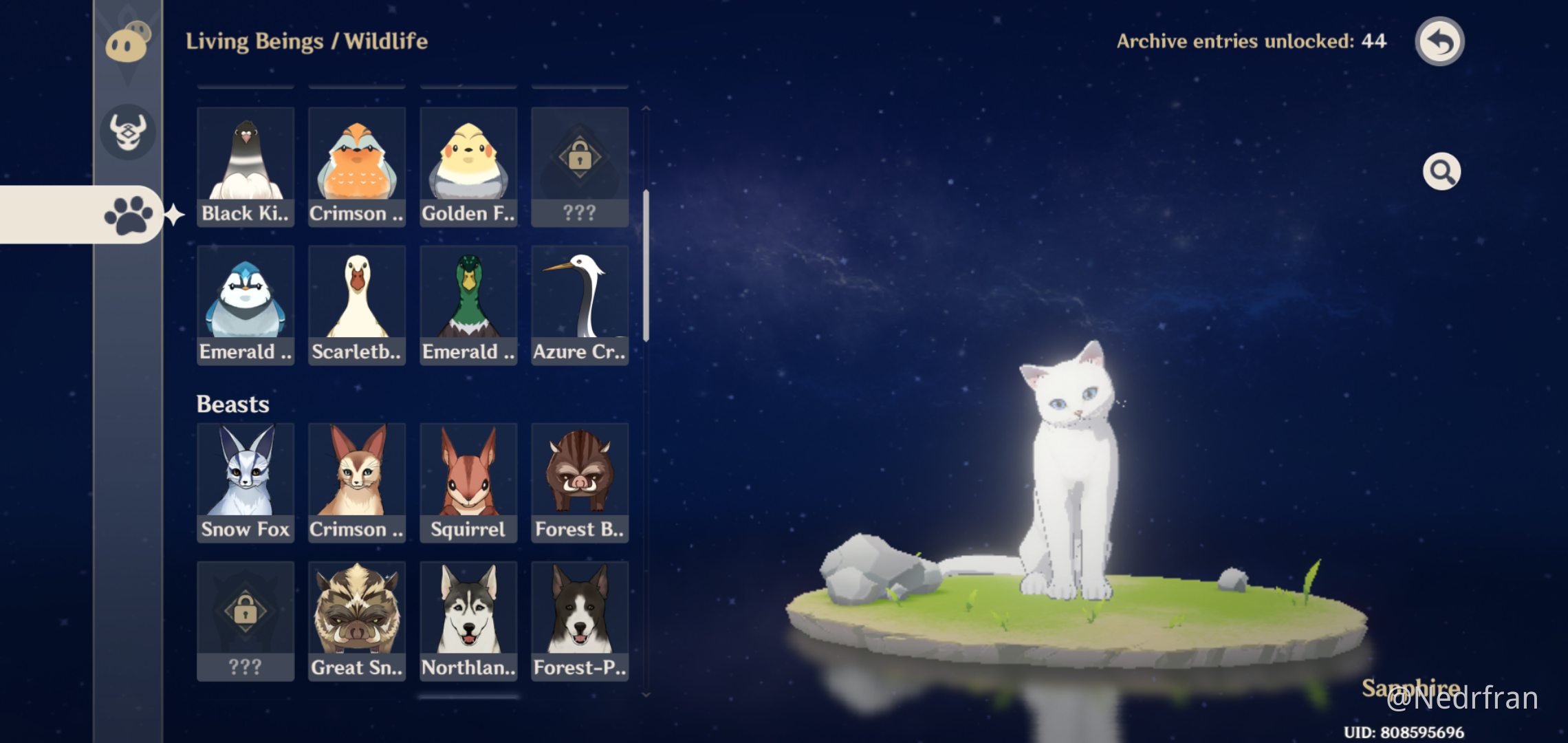1568x743 pixels.
Task: Click the sparkle beside the paw tab
Action: [x=175, y=214]
